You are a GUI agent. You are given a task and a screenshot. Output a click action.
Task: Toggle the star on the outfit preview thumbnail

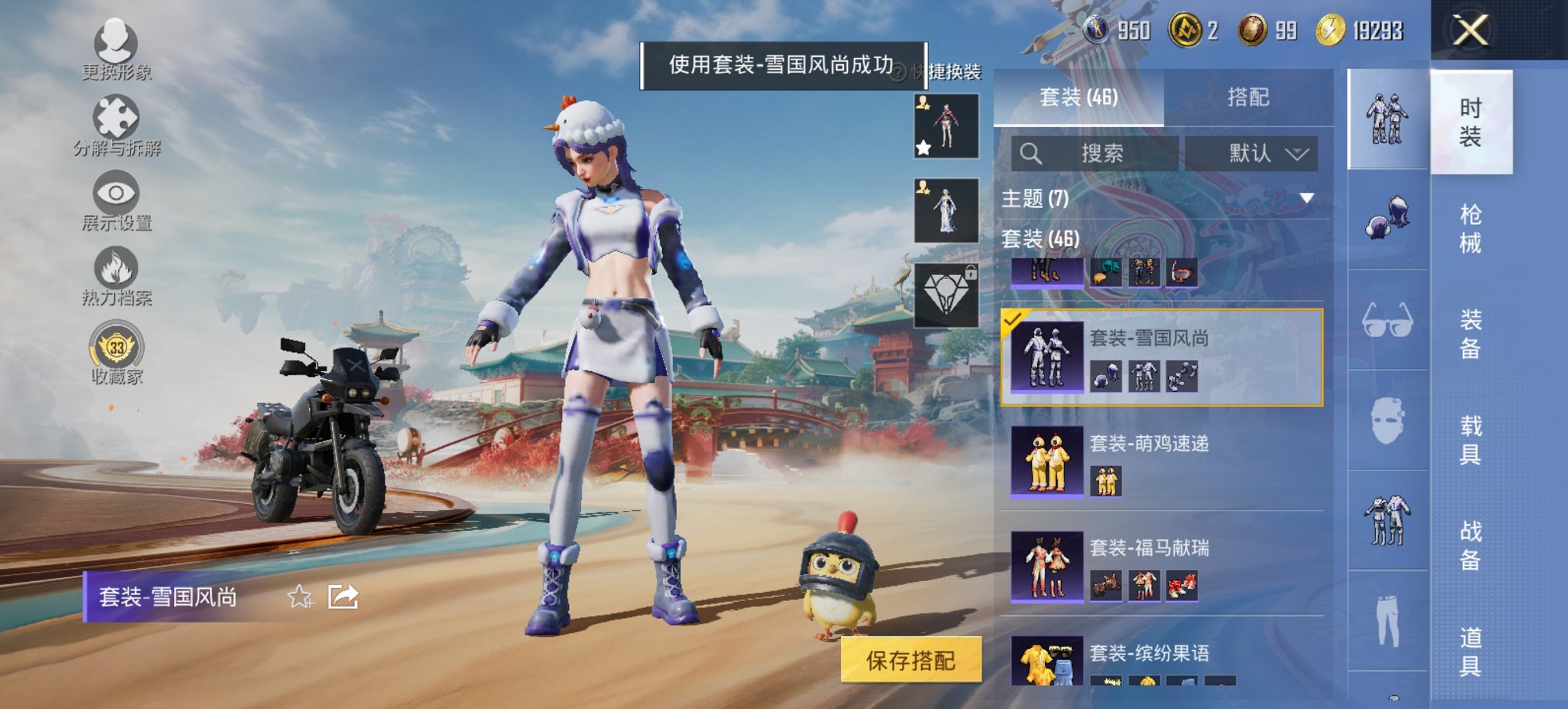pos(922,146)
